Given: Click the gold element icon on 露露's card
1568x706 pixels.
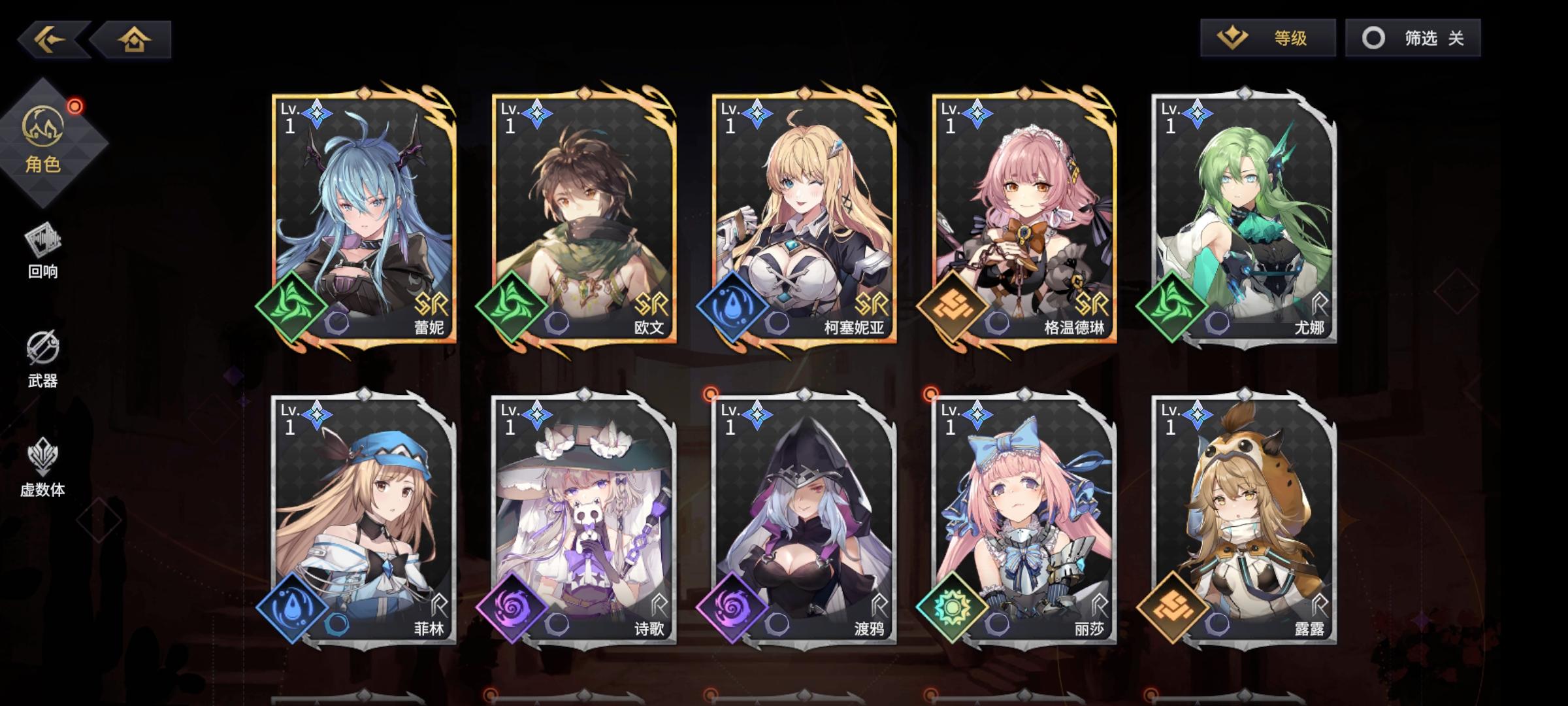Looking at the screenshot, I should (x=1173, y=607).
